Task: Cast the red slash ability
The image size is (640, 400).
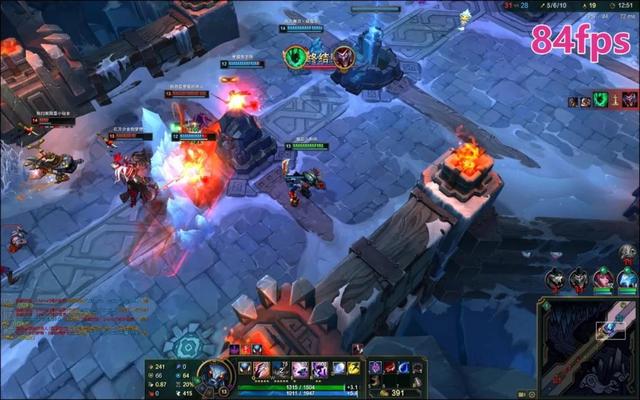Action: (263, 369)
